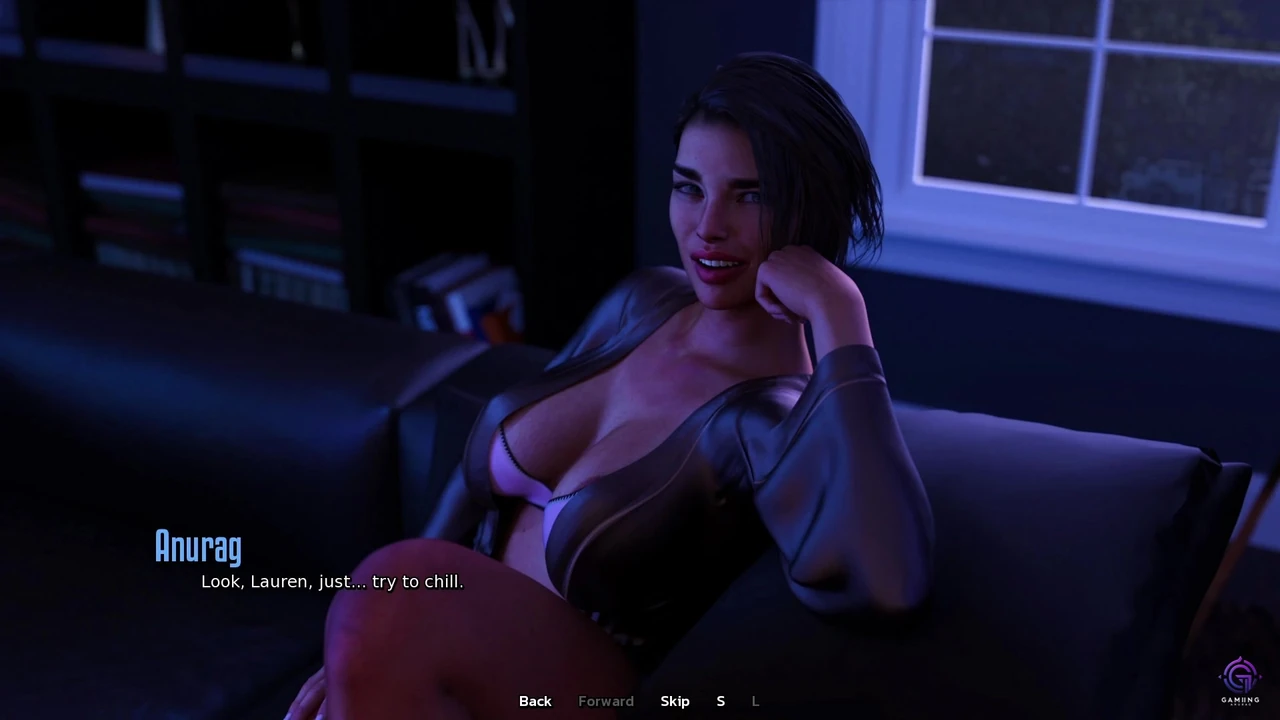The image size is (1280, 720).
Task: Click the right arrow of the G logo
Action: 1260,676
